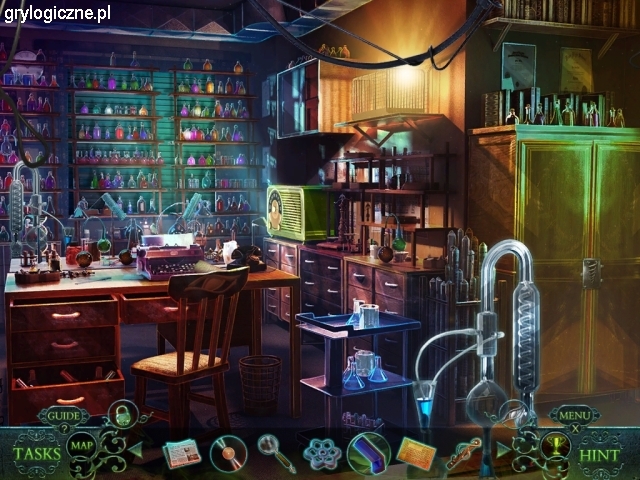Choose the hexagonal molecule item
The width and height of the screenshot is (640, 480).
click(322, 454)
